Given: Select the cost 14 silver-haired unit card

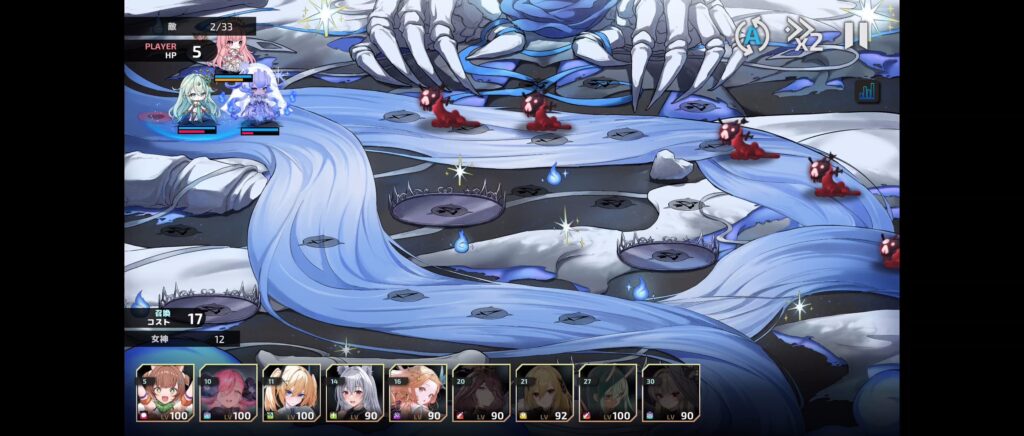Looking at the screenshot, I should (355, 392).
